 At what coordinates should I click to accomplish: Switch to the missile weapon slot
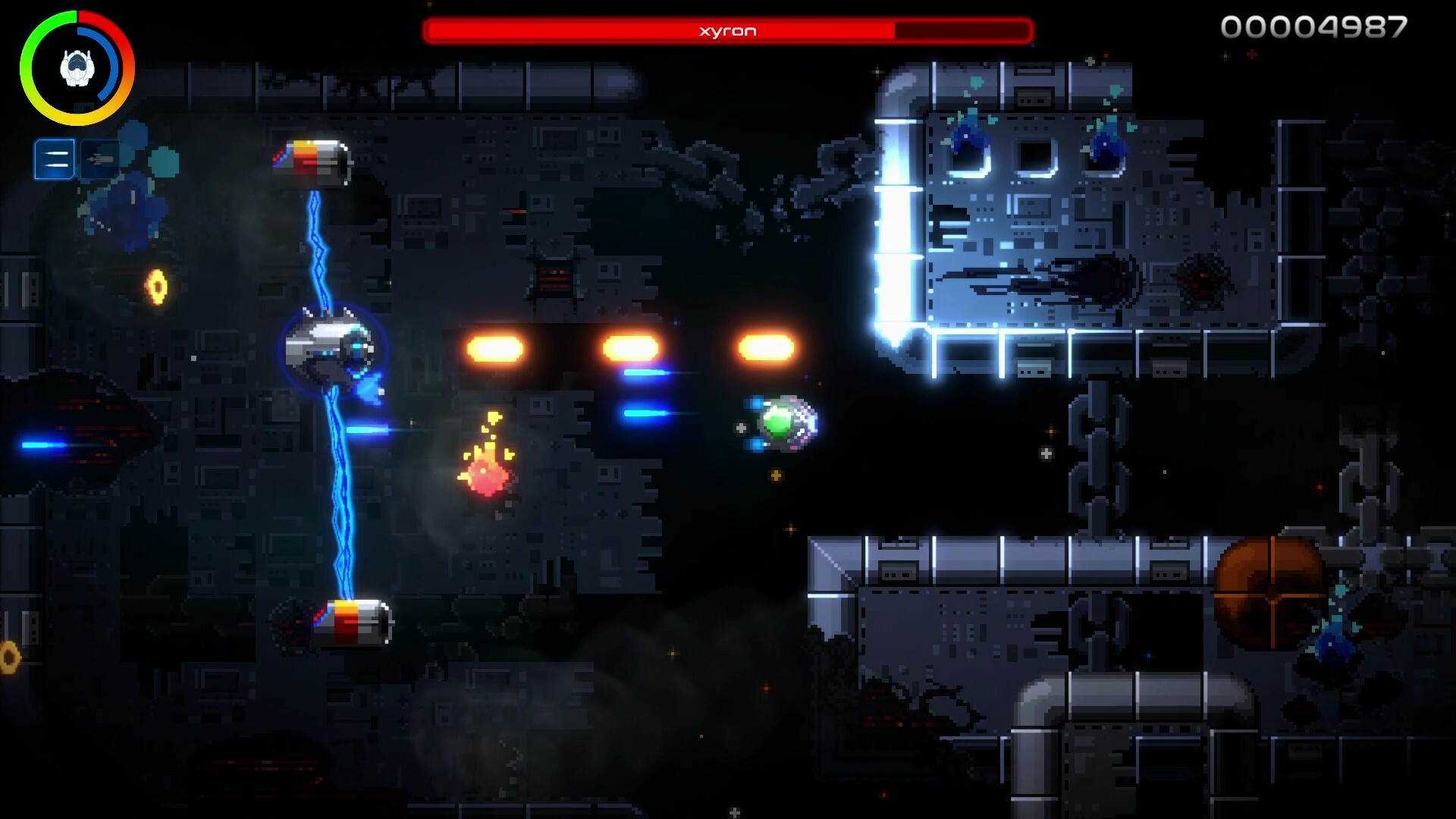[x=99, y=159]
